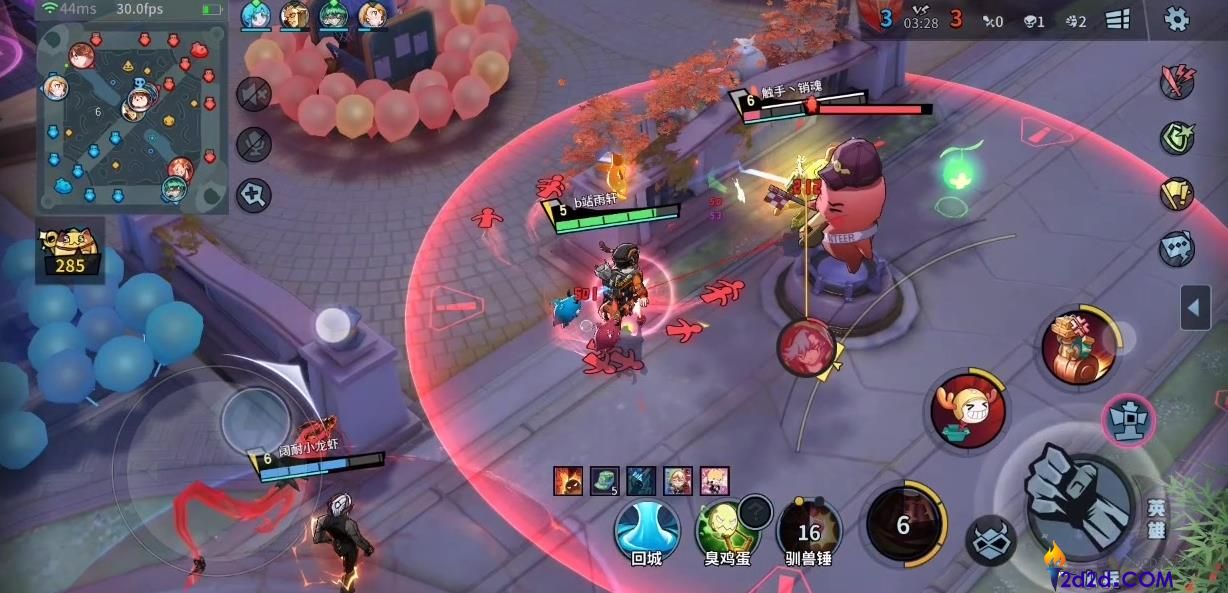Toggle the muted microphone button
1228x593 pixels.
click(254, 145)
